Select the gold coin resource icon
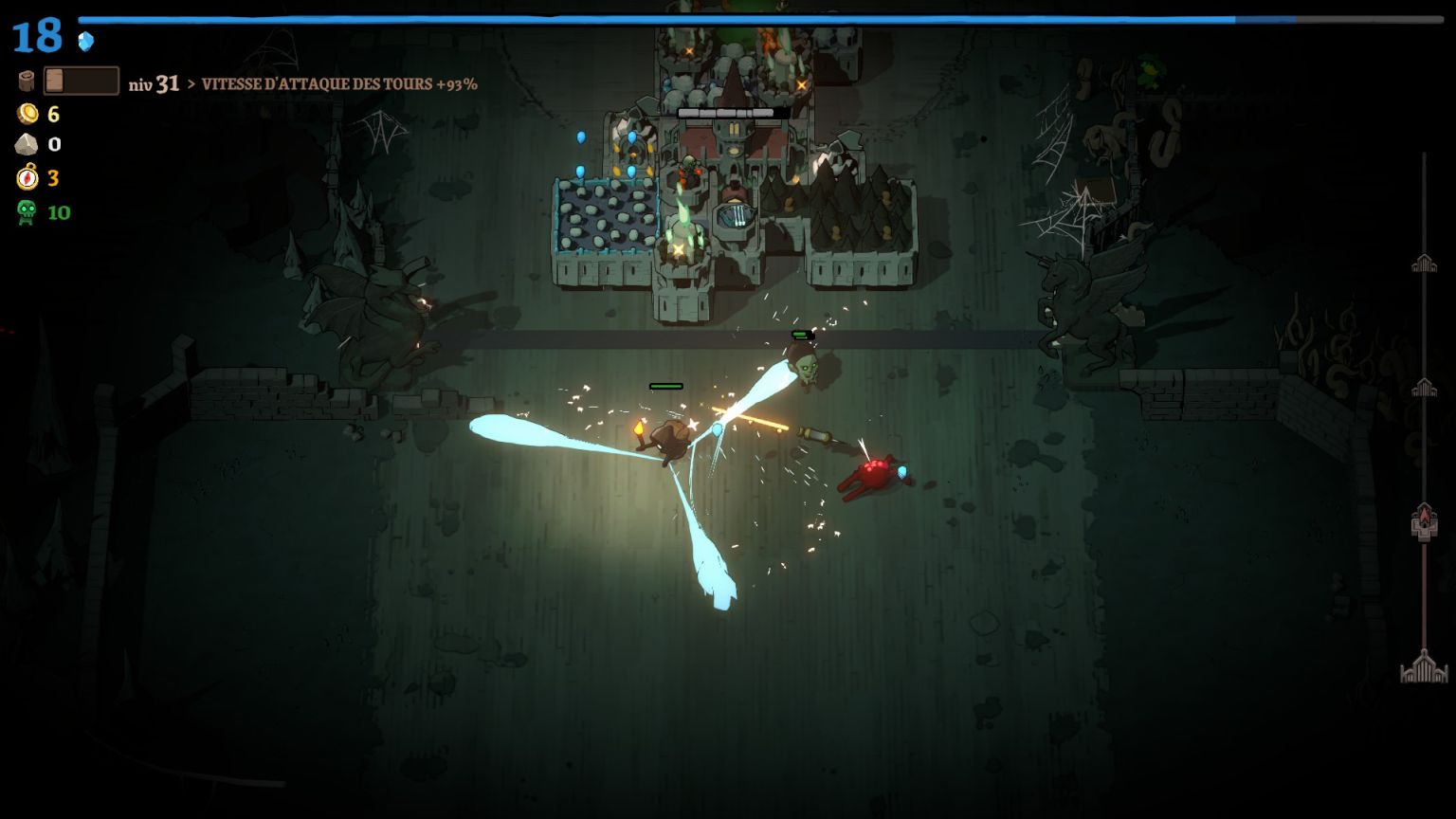Screen dimensions: 1456x819 pyautogui.click(x=27, y=114)
